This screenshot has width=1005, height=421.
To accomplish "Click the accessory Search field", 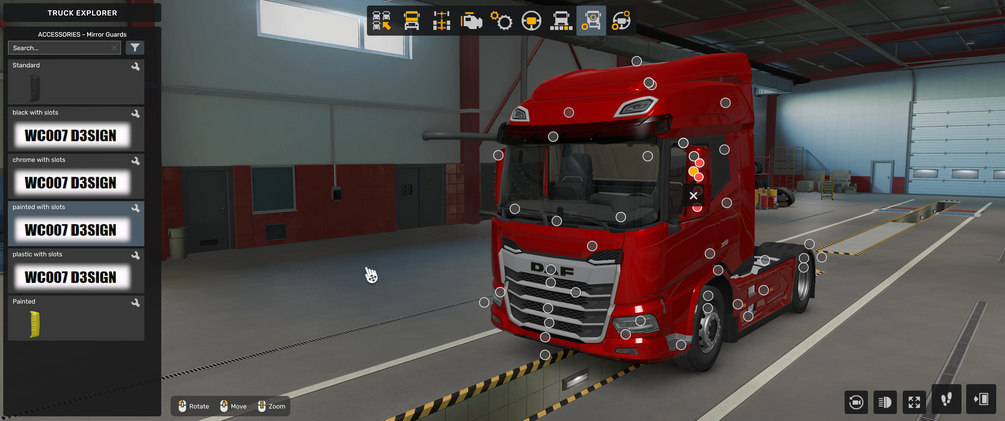I will 60,48.
